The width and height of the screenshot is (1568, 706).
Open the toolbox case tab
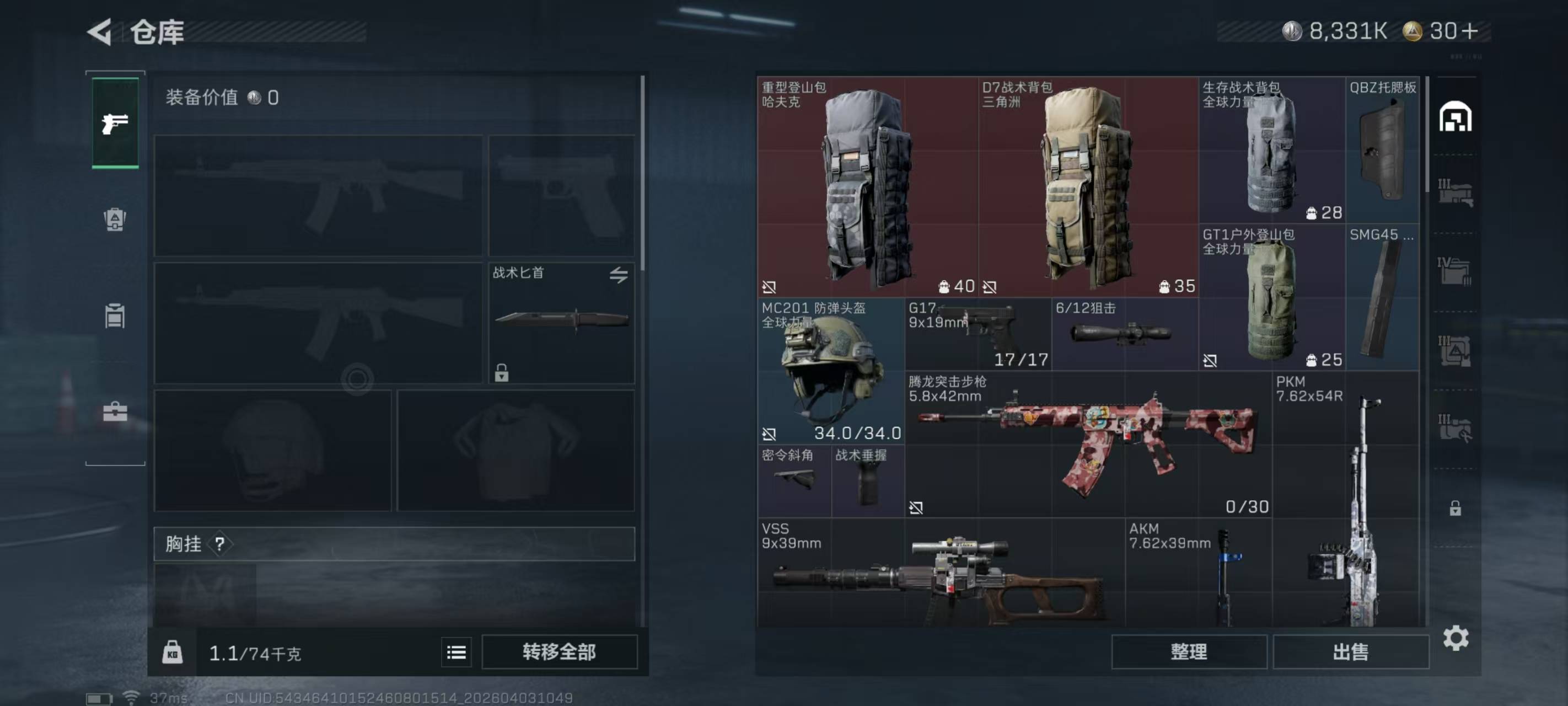[115, 412]
